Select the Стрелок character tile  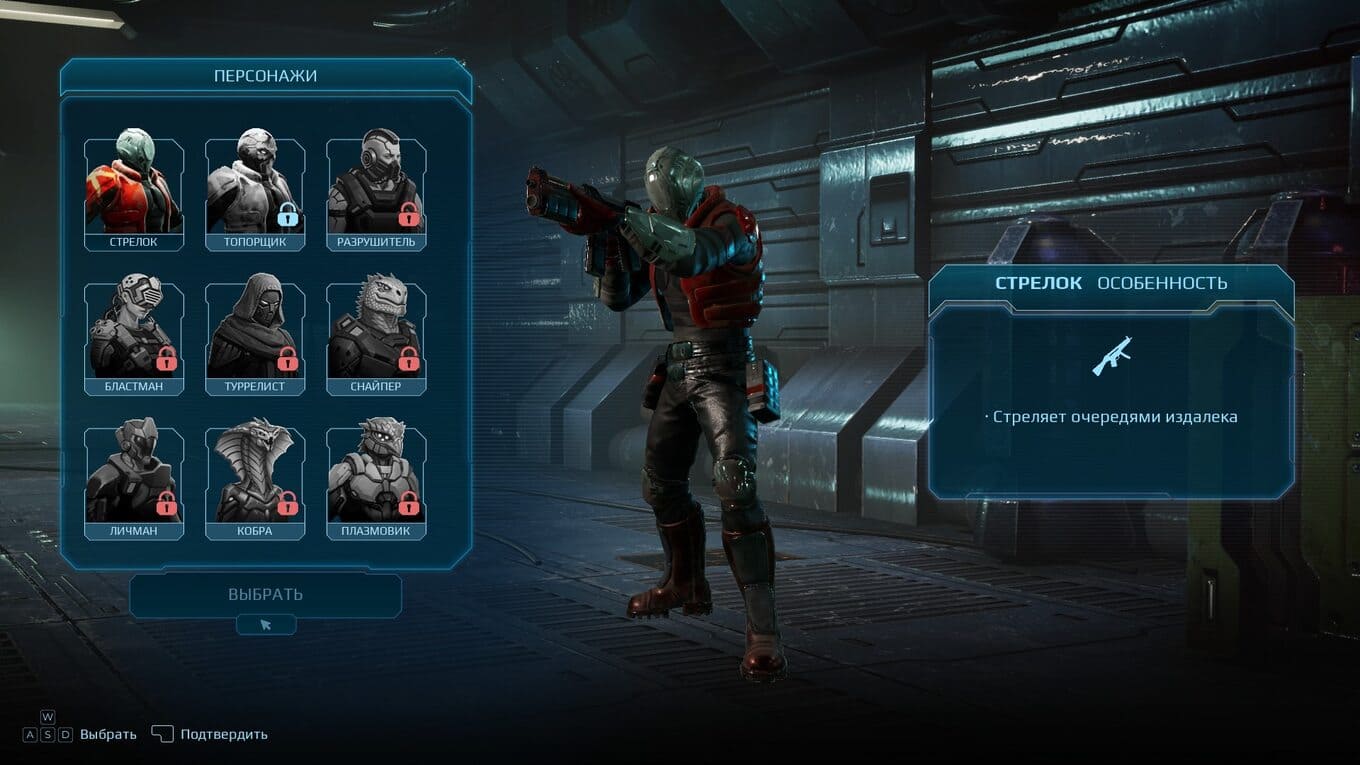pyautogui.click(x=134, y=193)
